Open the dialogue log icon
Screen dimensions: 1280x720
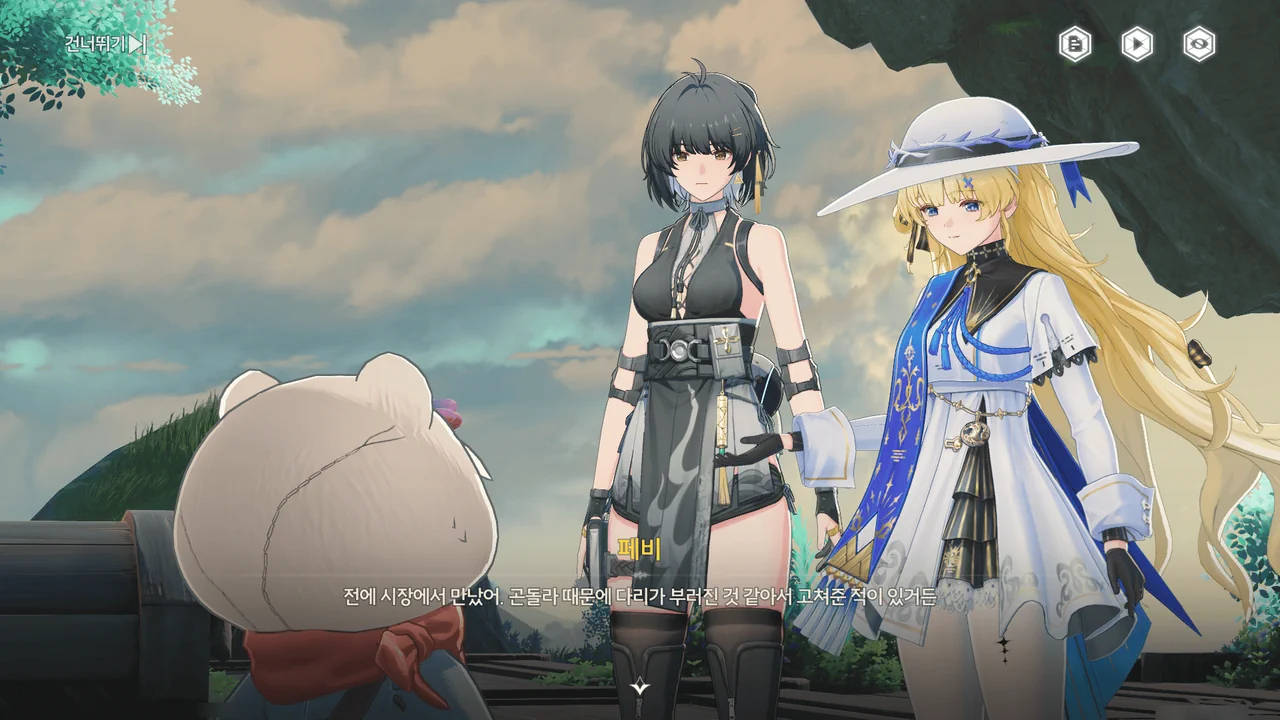pos(1075,44)
